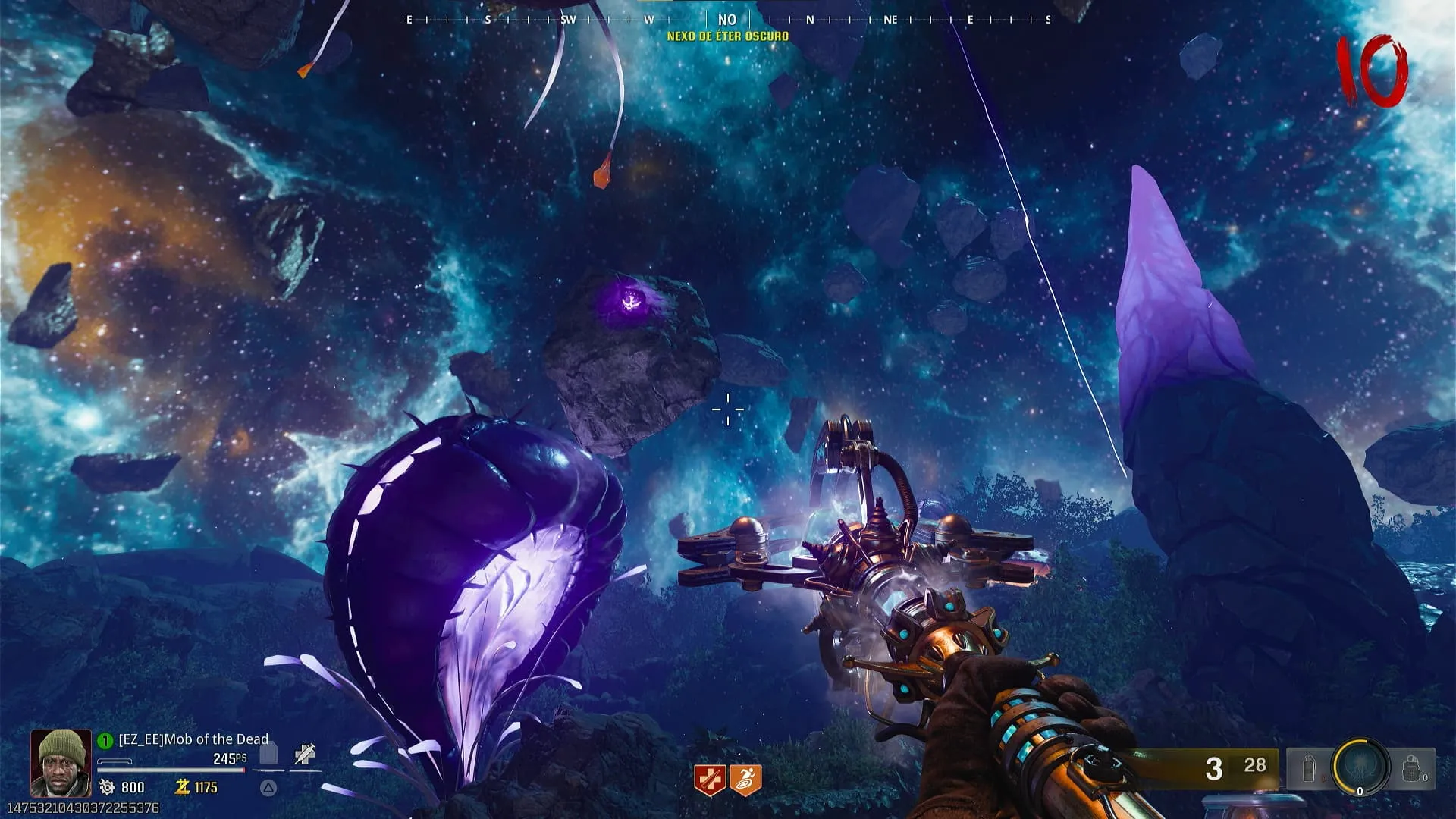Click the beanie-wearing player portrait
Image resolution: width=1456 pixels, height=819 pixels.
61,763
